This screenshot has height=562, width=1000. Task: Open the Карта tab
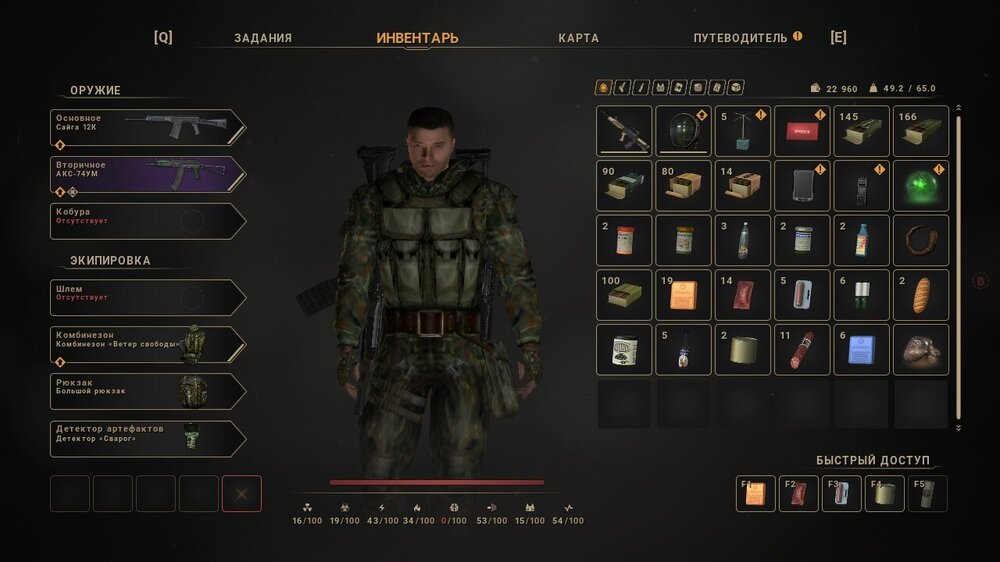[x=579, y=38]
